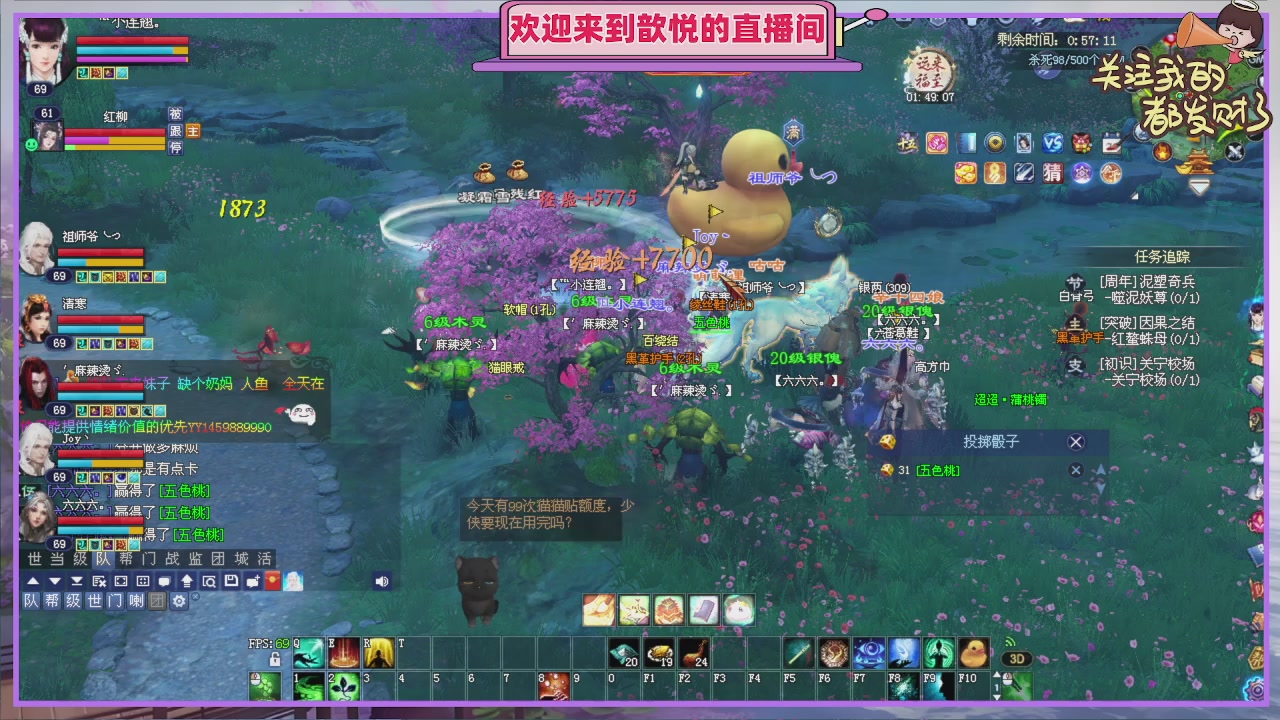Click the calendar sign-in event icon
The image size is (1280, 720).
point(1112,143)
